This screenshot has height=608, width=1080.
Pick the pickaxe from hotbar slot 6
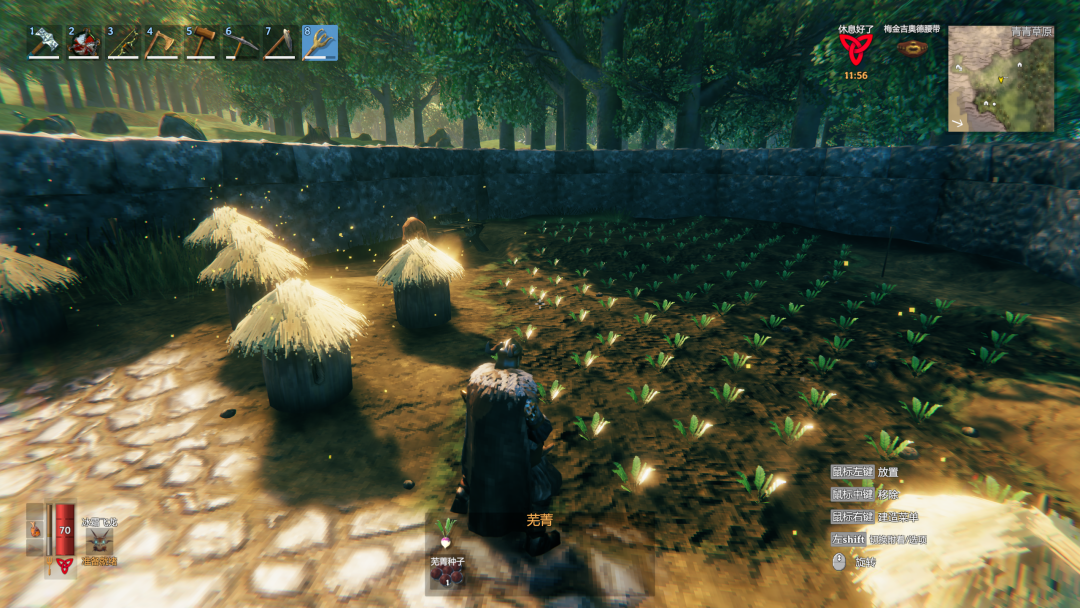click(241, 43)
